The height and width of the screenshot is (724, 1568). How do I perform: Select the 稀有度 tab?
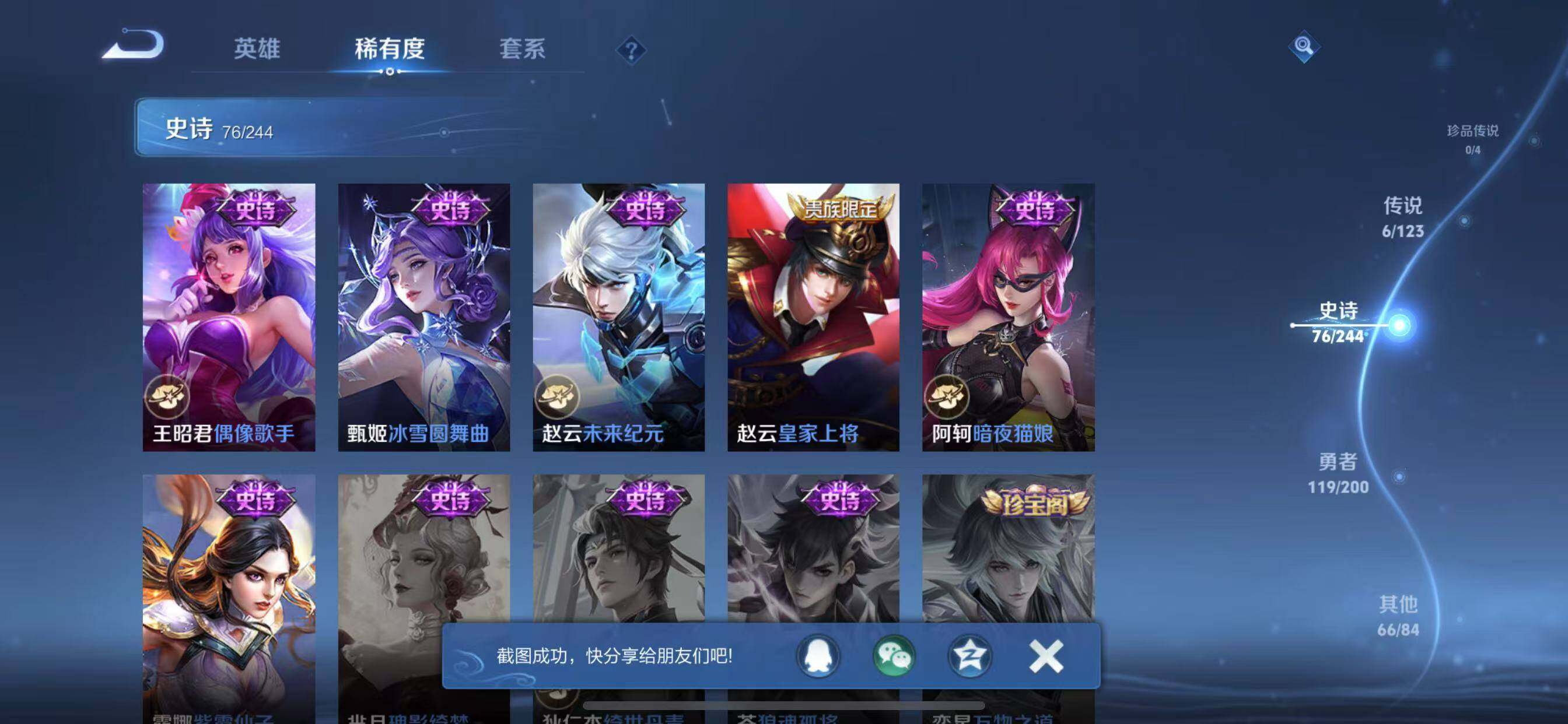[390, 48]
